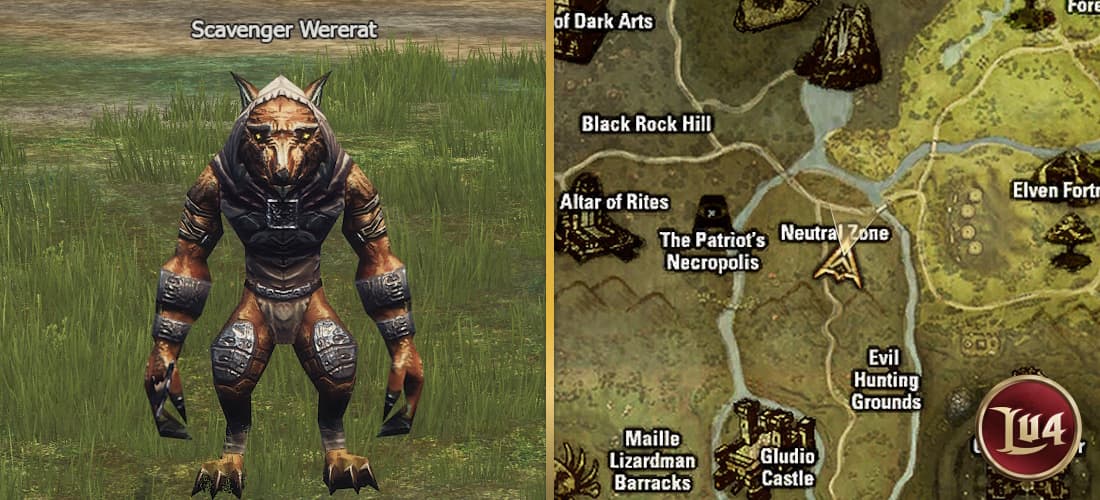Click the Altar of Rites map location

click(x=615, y=202)
